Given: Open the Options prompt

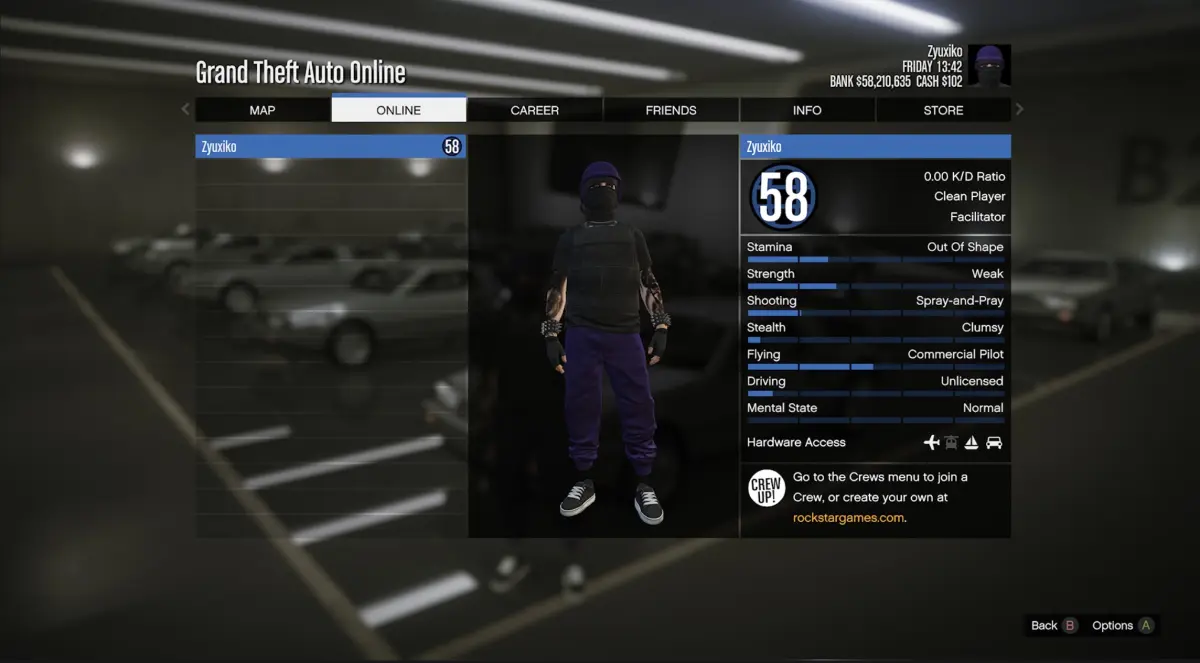Looking at the screenshot, I should pyautogui.click(x=1112, y=626).
